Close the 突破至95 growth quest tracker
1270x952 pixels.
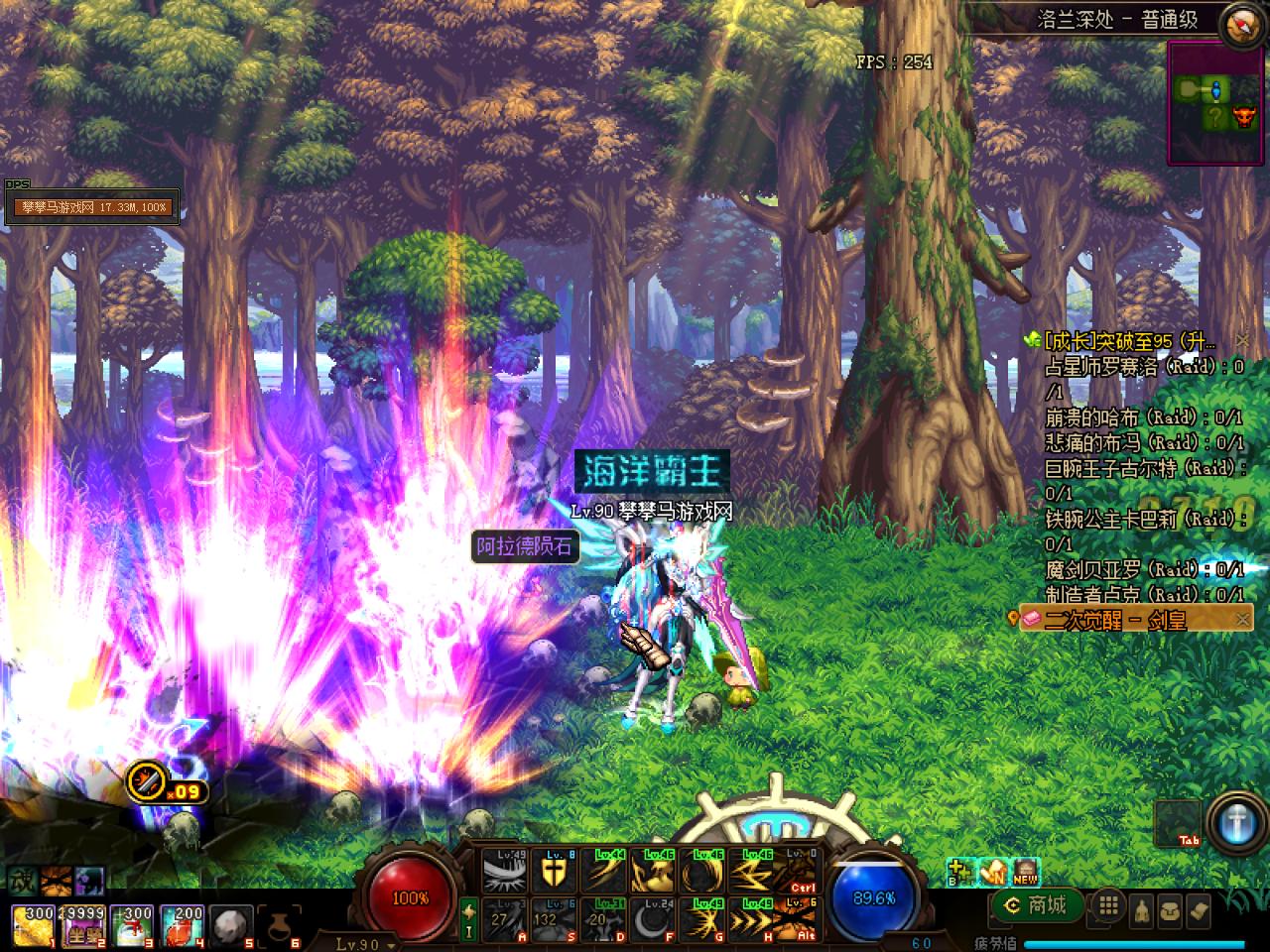tap(1242, 340)
